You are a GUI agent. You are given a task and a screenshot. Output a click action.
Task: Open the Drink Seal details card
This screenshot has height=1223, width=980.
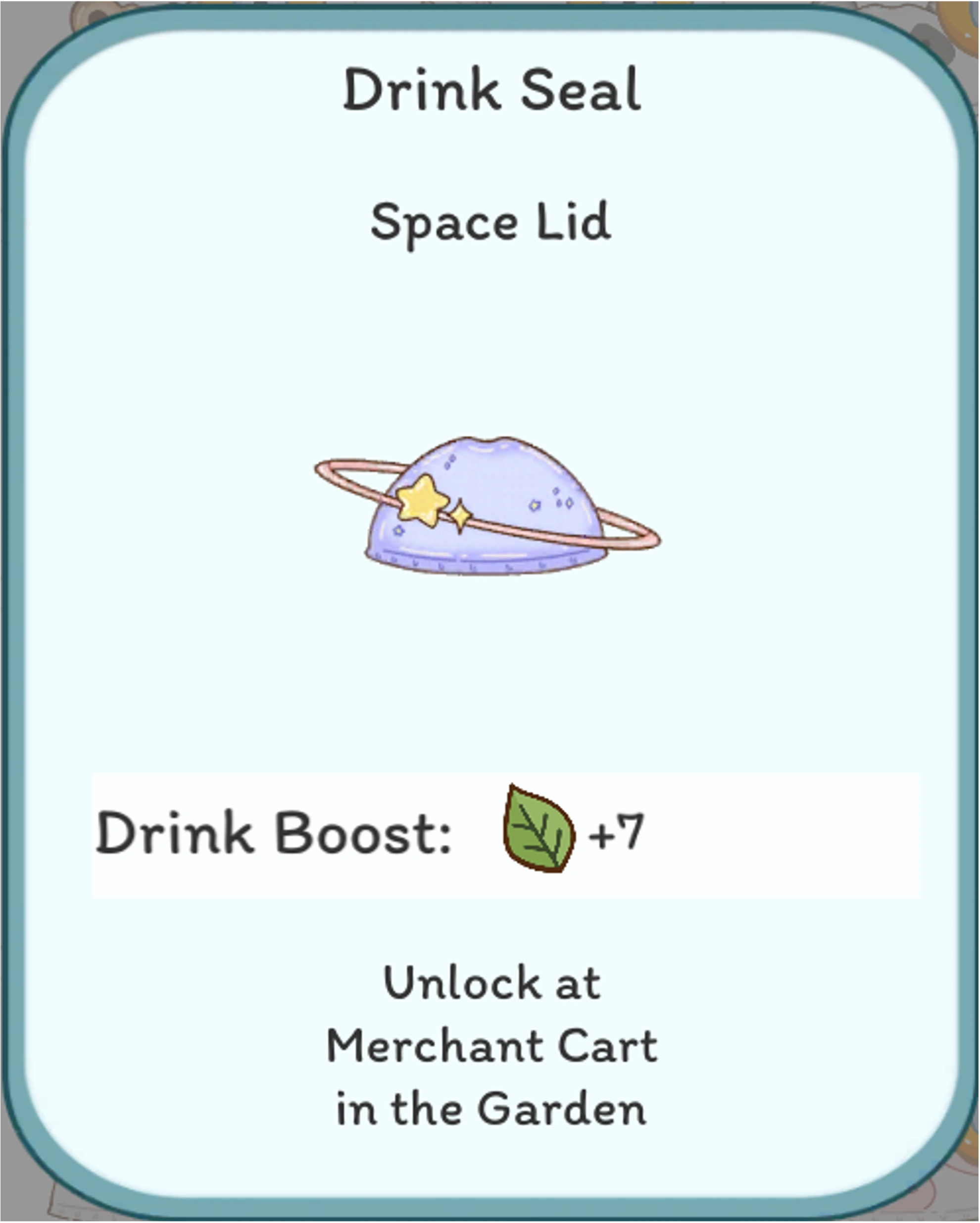[x=490, y=611]
